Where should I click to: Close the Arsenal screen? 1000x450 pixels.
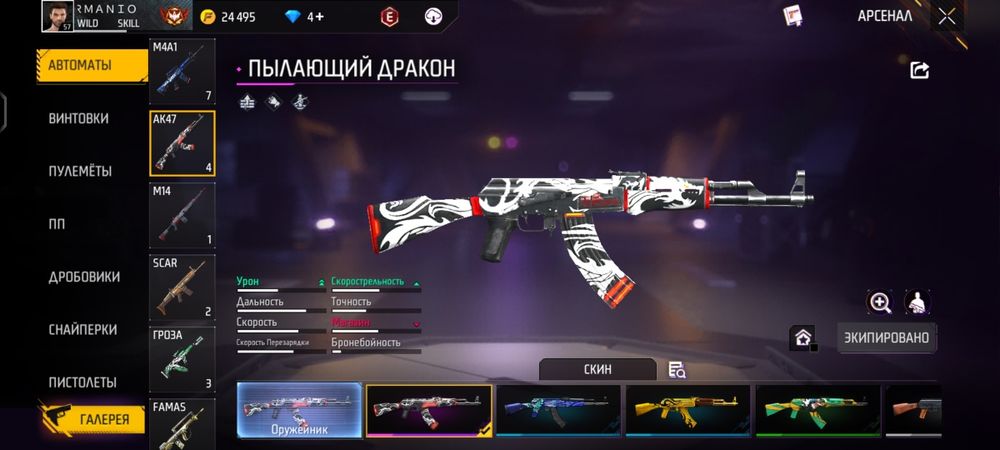click(946, 16)
